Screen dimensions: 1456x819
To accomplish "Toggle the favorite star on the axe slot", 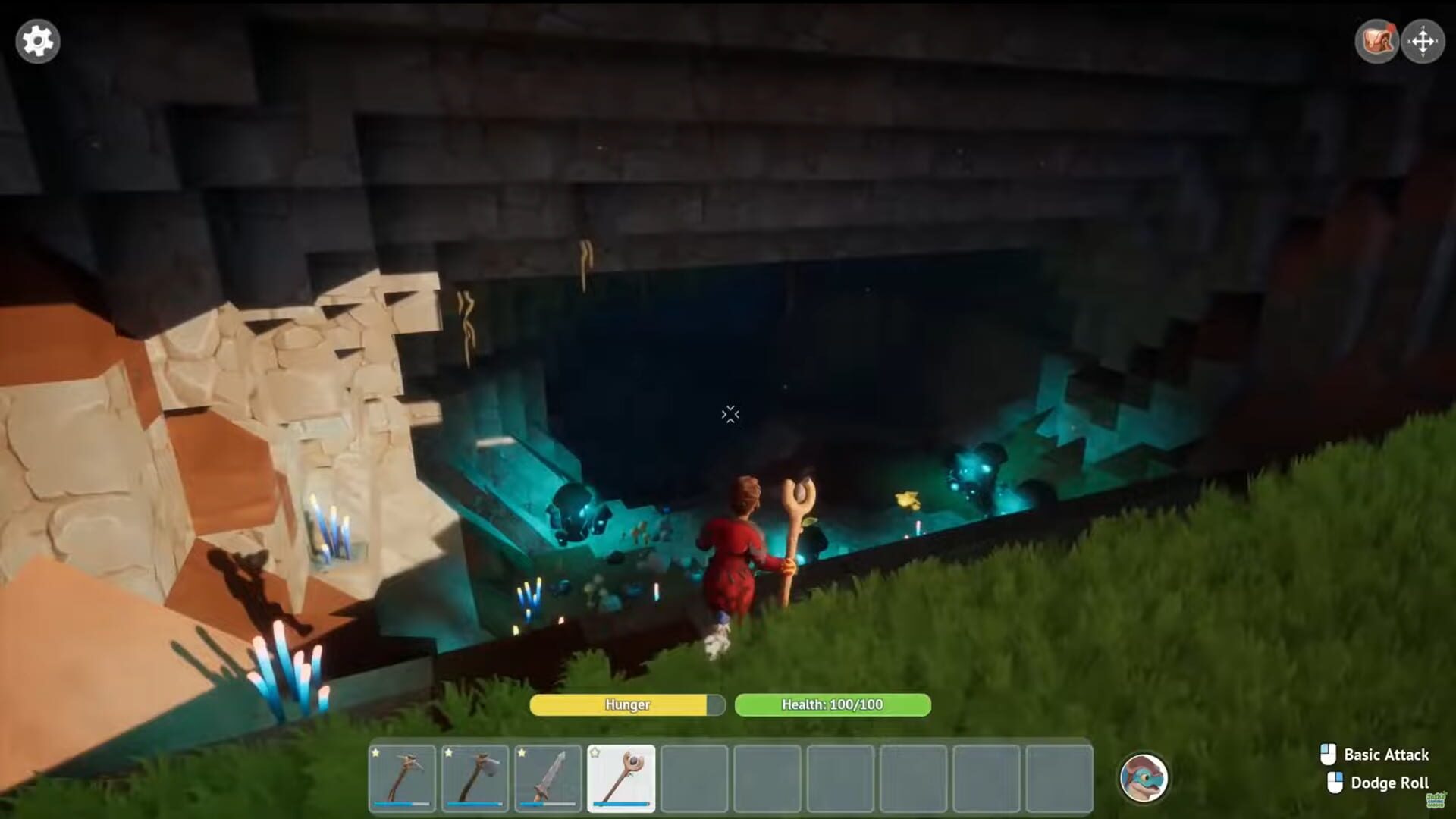I will click(x=448, y=753).
